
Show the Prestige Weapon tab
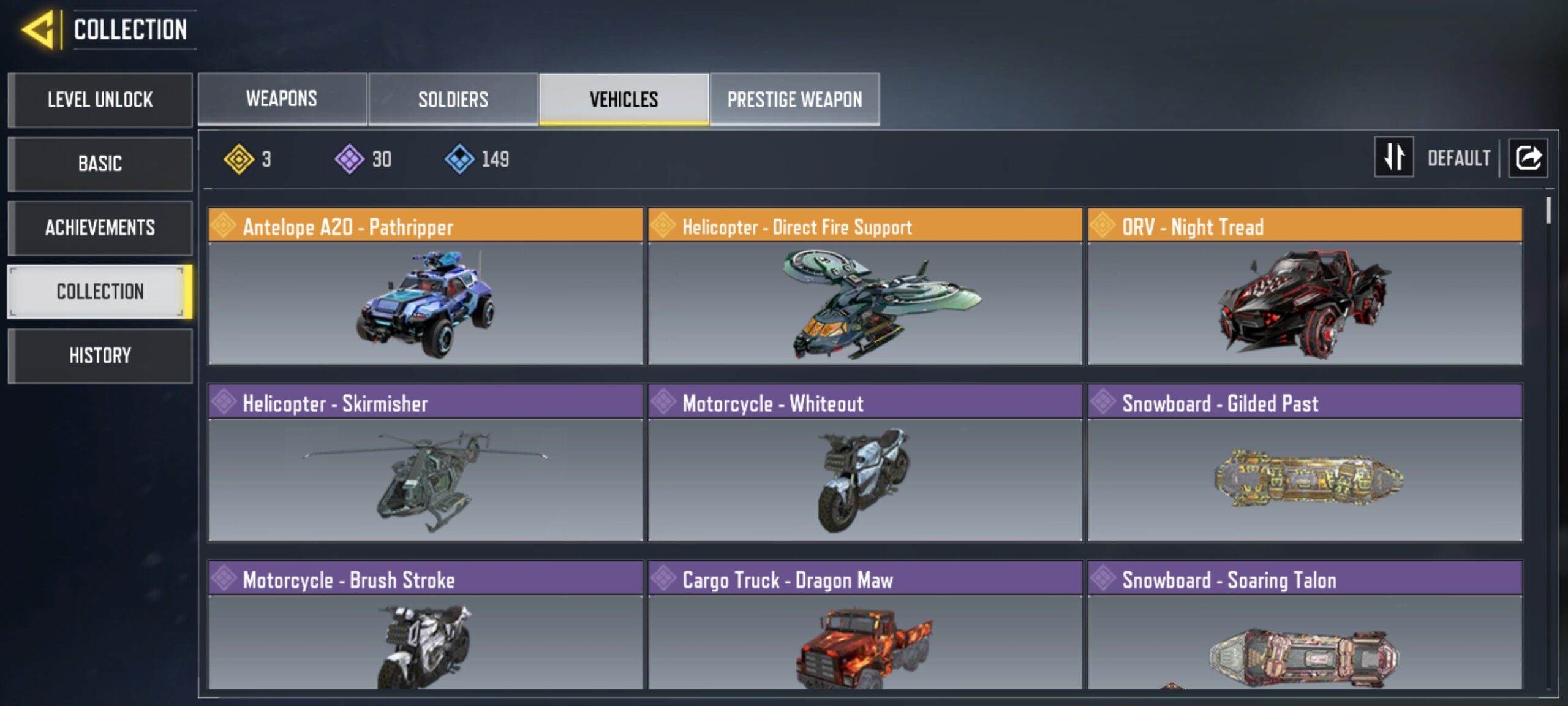coord(794,99)
